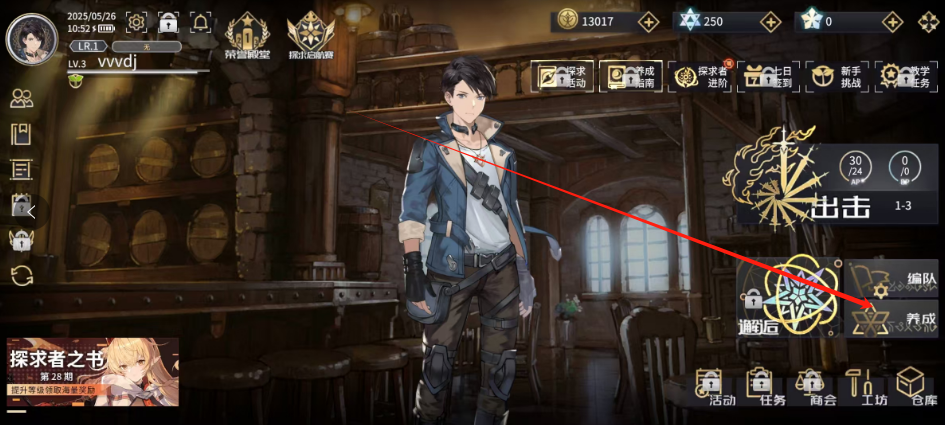The image size is (945, 425).
Task: Click the refresh arrows sidebar icon
Action: coord(21,275)
